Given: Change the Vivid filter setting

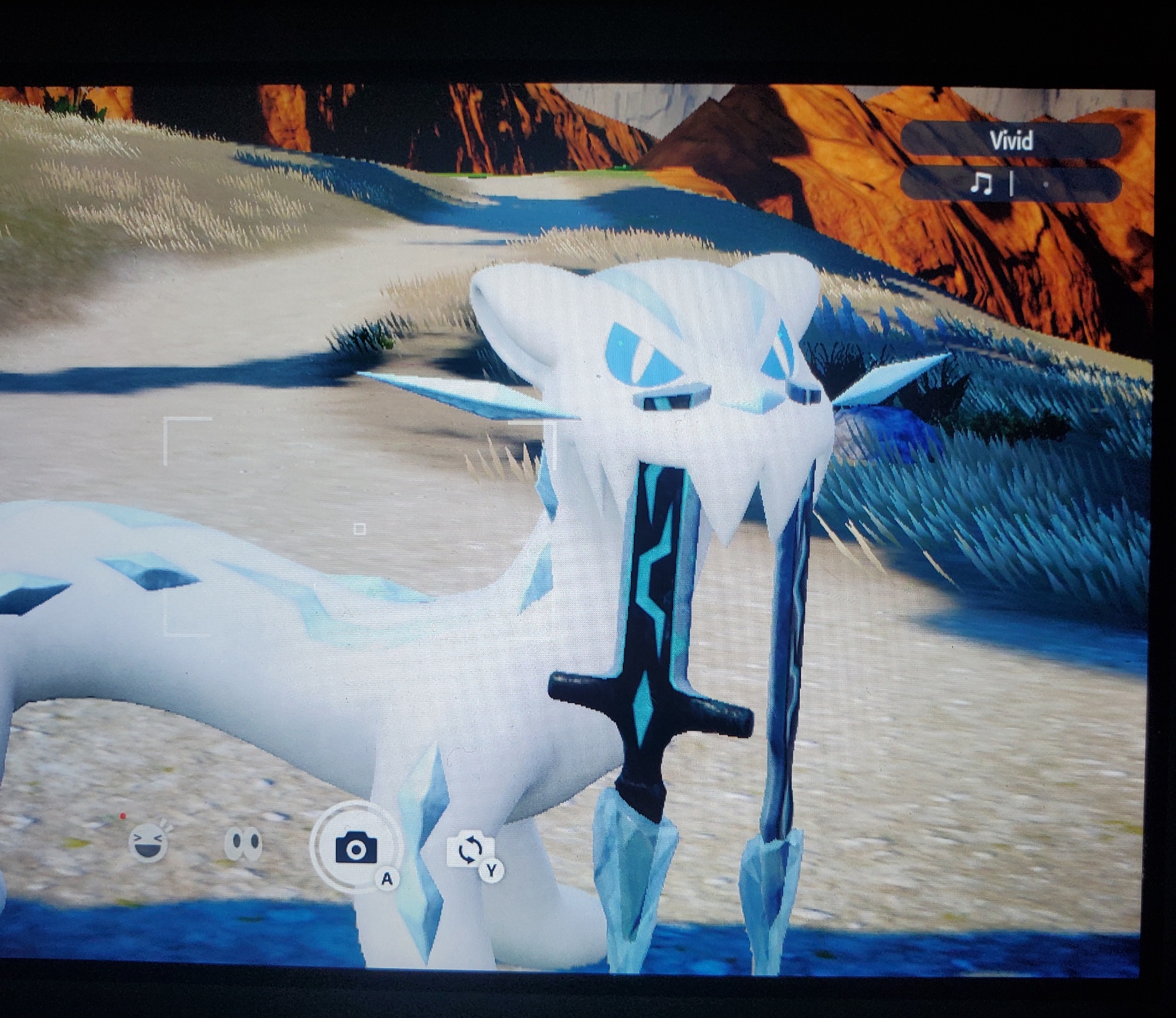Looking at the screenshot, I should point(1010,141).
